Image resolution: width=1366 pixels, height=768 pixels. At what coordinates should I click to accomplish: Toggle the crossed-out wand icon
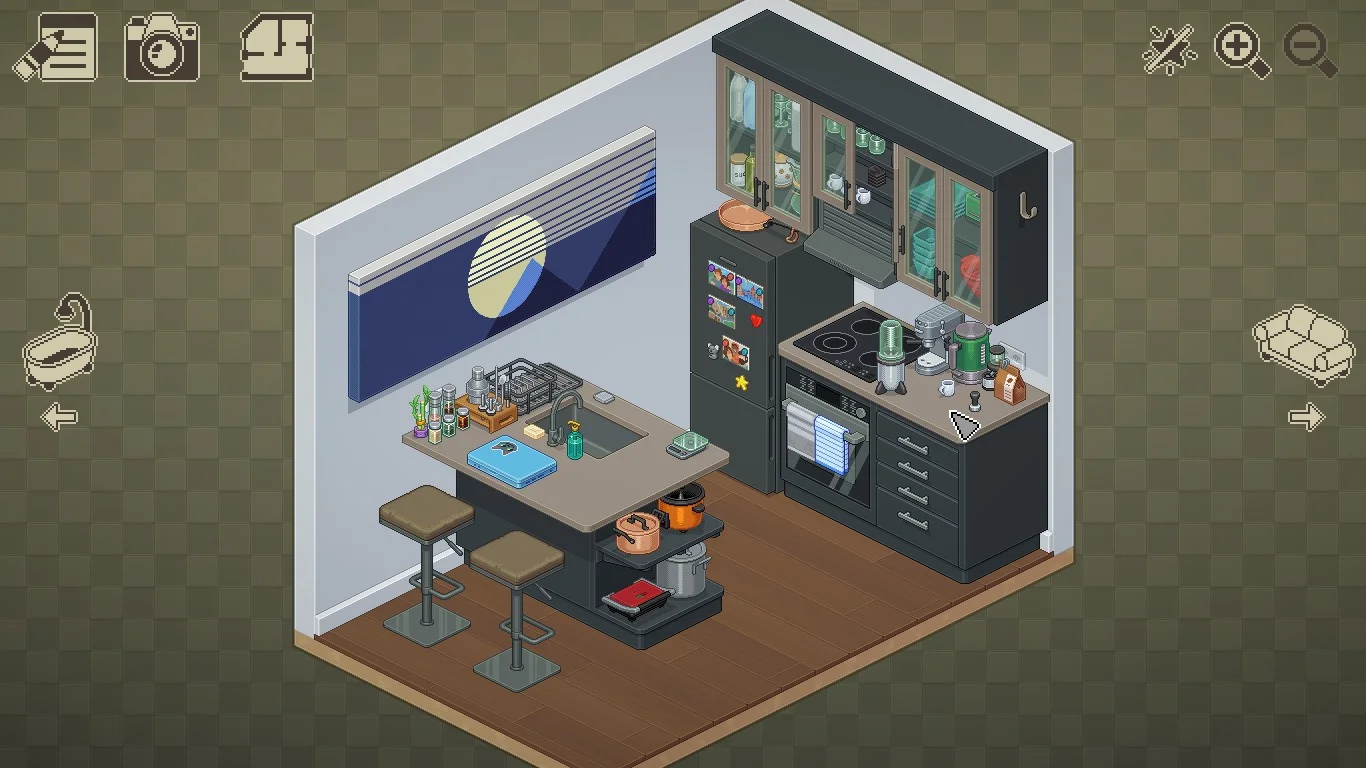click(x=1169, y=48)
